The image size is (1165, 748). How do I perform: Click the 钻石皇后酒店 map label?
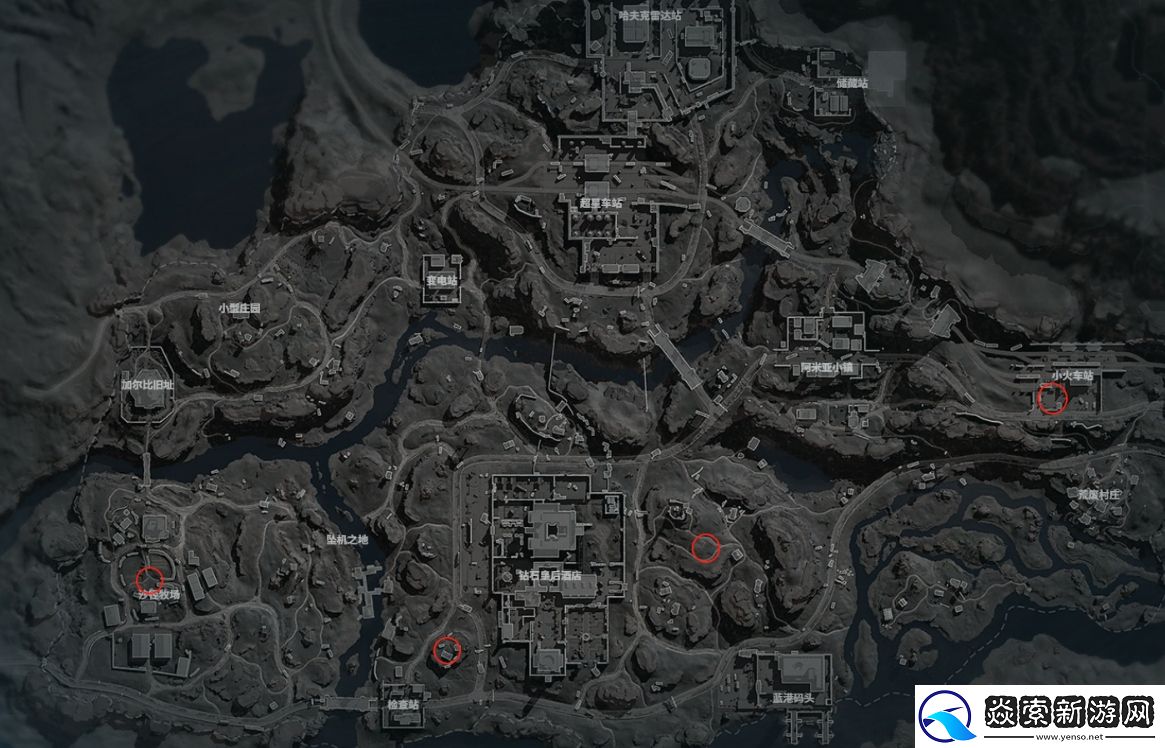point(550,577)
